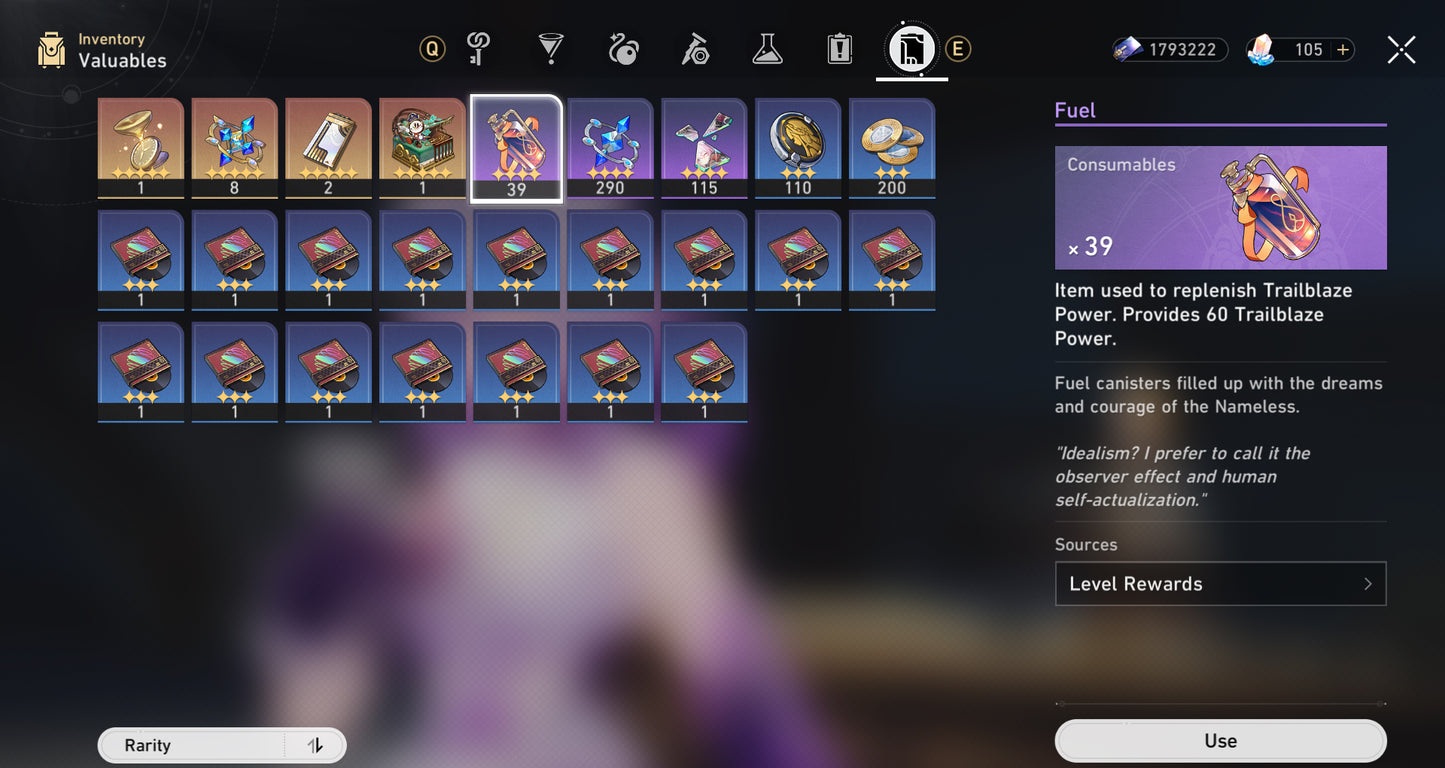Switch to the funnel icon tab
Viewport: 1445px width, 768px height.
pyautogui.click(x=551, y=49)
